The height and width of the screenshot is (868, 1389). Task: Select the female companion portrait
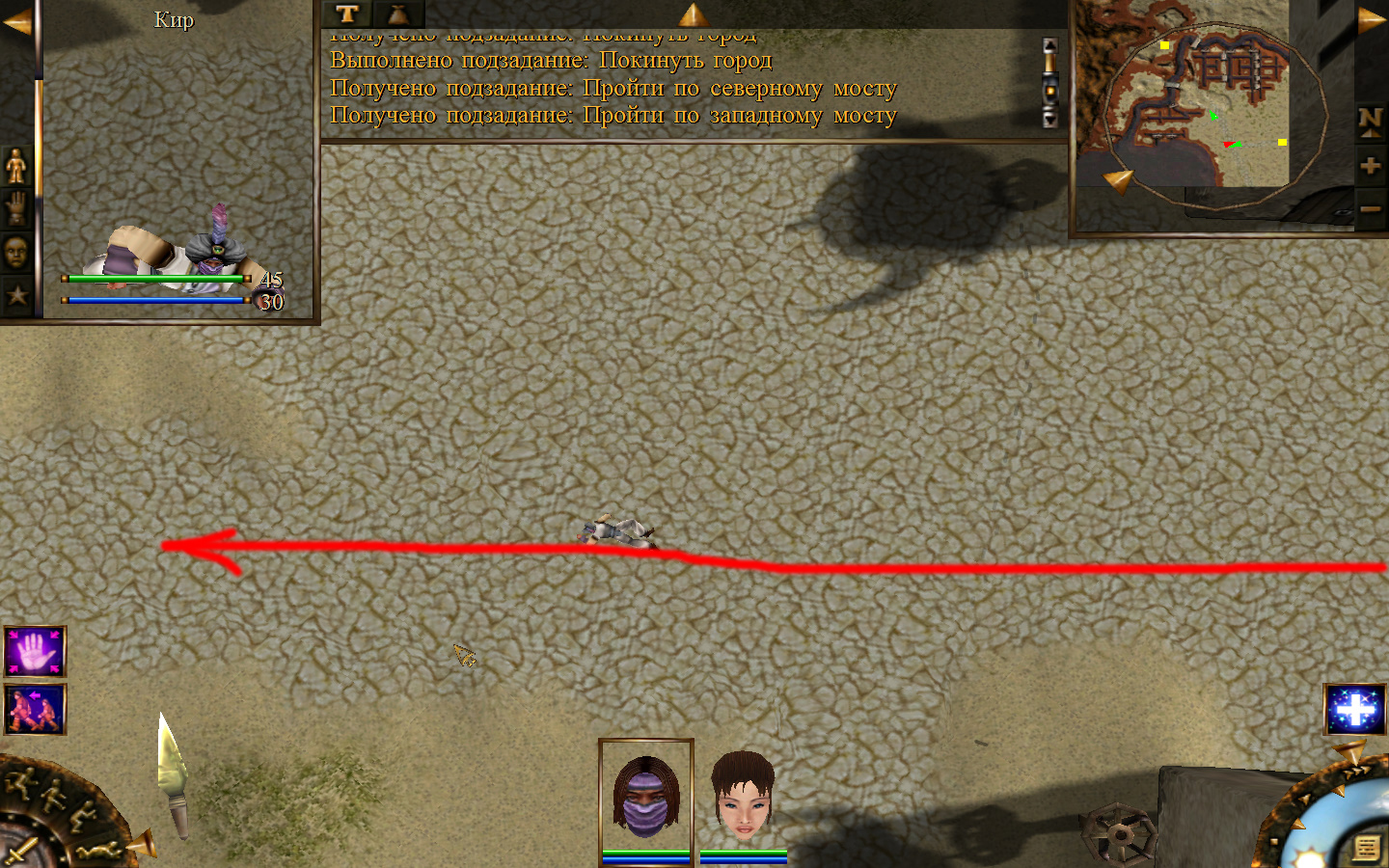click(x=743, y=797)
